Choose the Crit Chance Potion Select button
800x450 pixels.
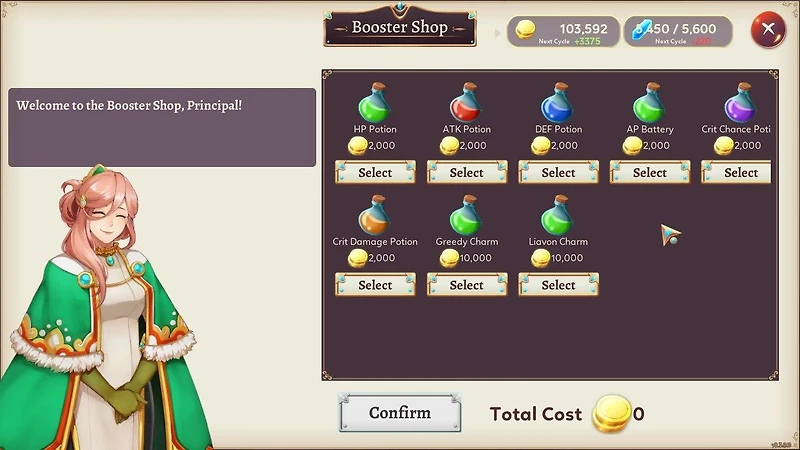point(740,173)
